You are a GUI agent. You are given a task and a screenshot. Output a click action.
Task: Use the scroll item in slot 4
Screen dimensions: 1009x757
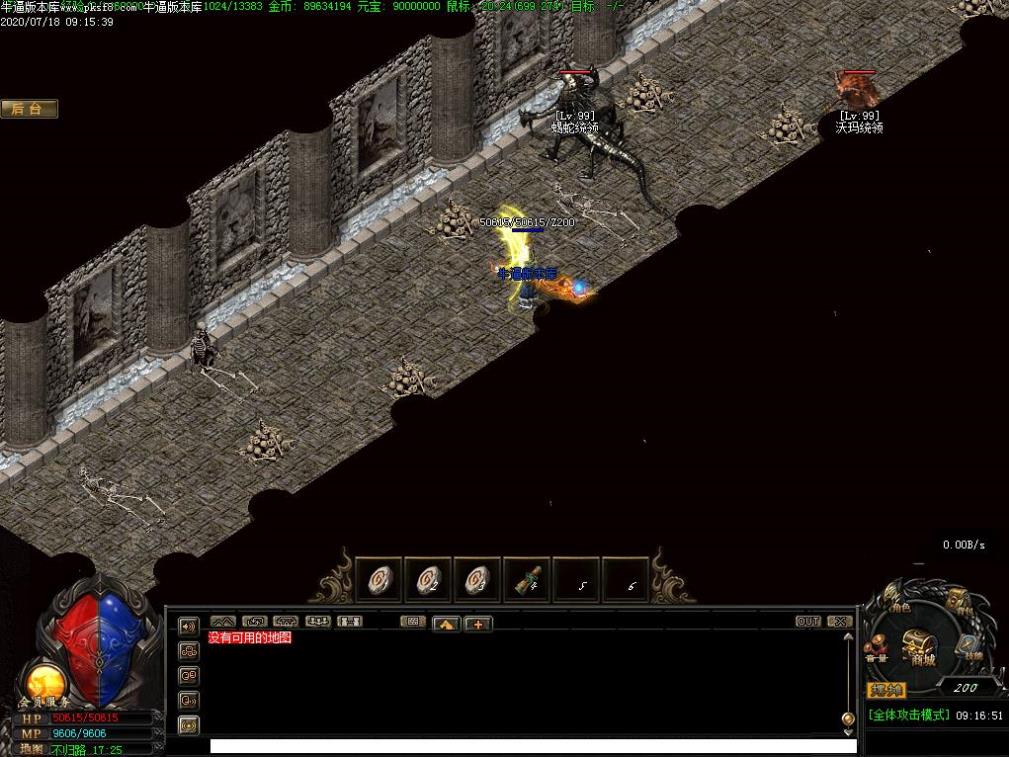point(526,581)
